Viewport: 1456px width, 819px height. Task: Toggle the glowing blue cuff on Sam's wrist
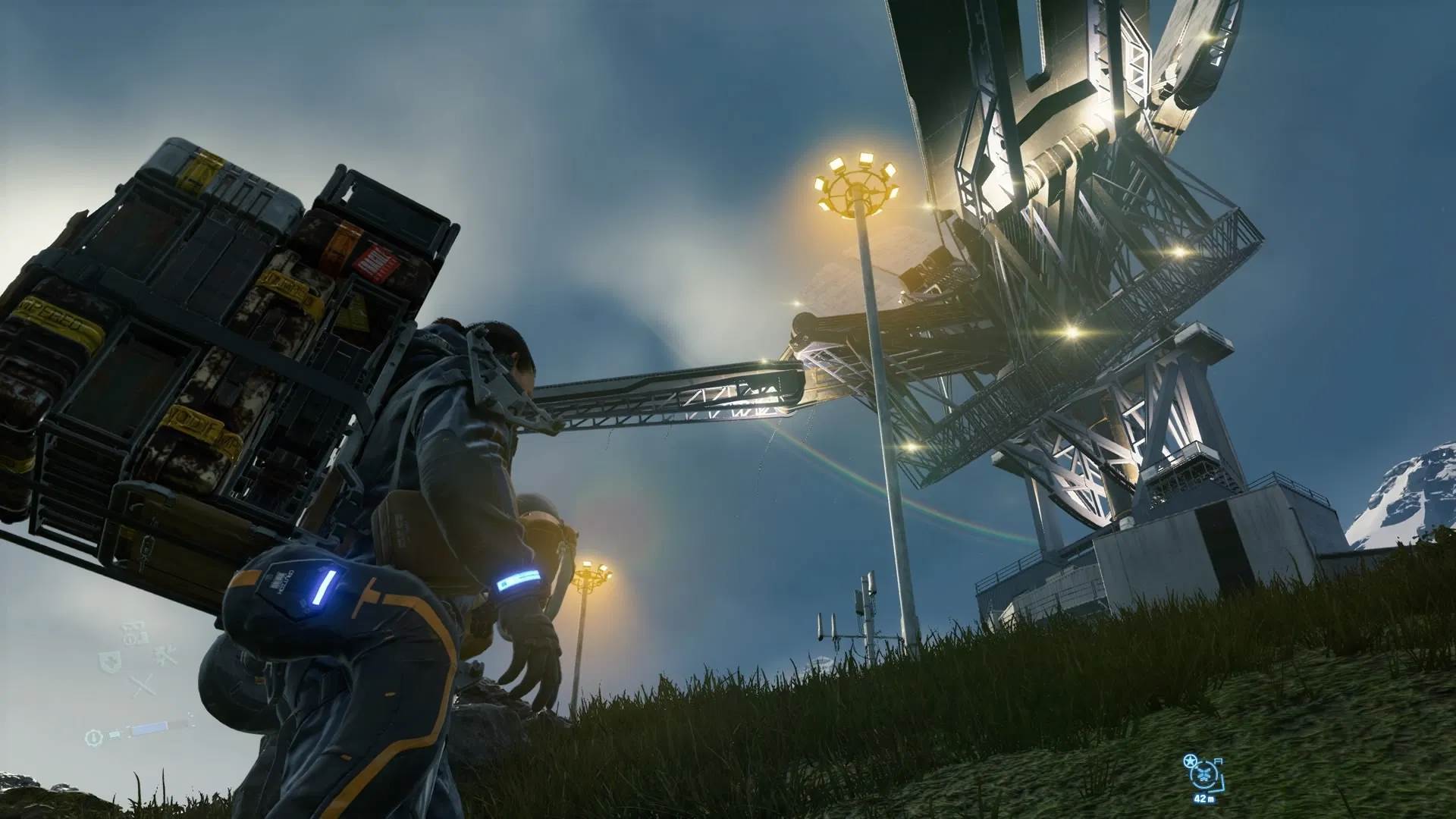[518, 579]
